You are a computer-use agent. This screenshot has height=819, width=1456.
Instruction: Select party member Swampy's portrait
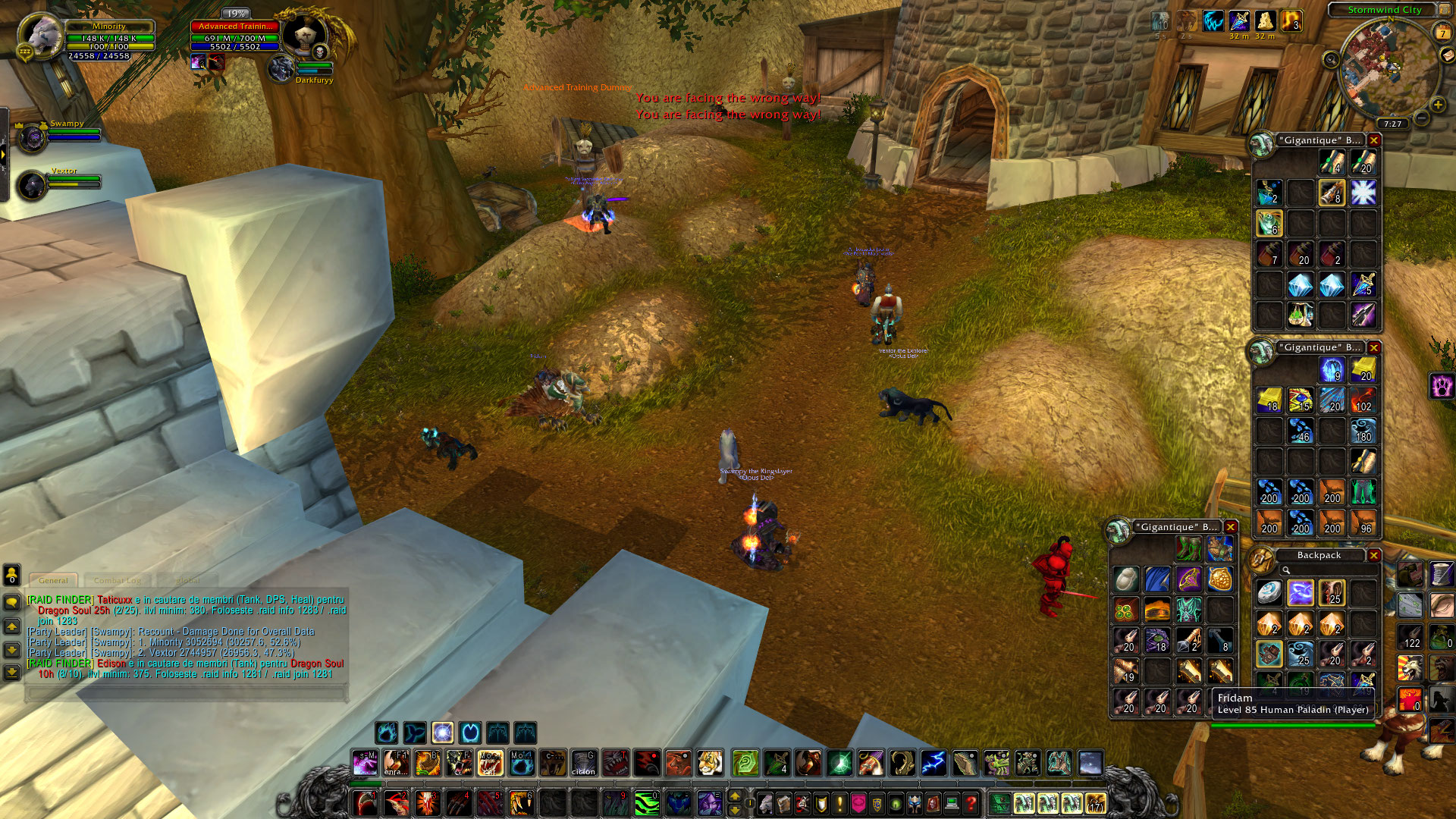pos(32,139)
